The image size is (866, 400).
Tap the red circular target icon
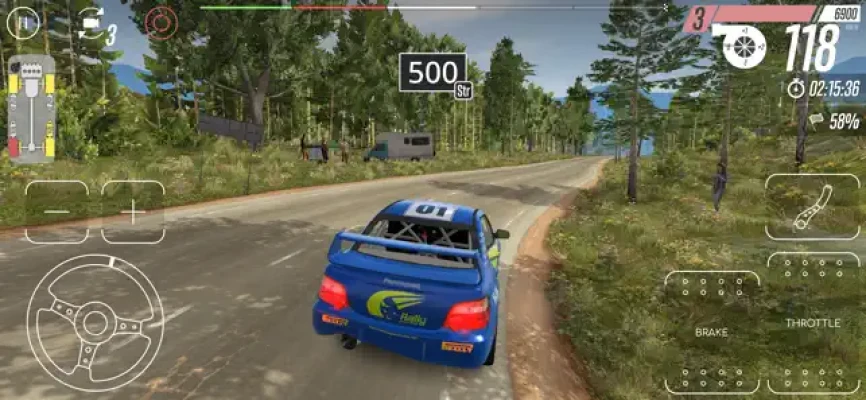(160, 20)
